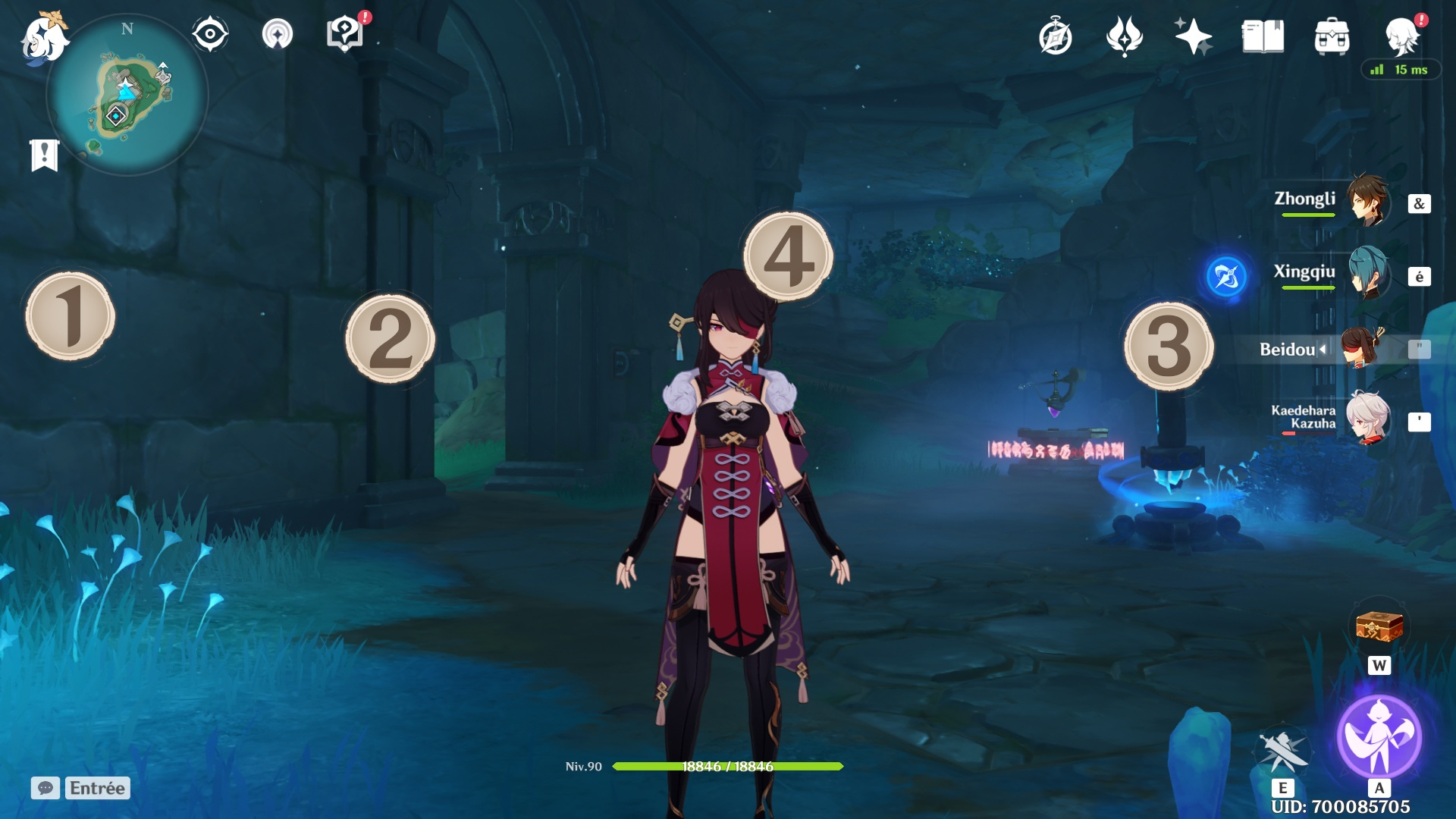1456x819 pixels.
Task: Use Beidou's elemental skill
Action: [1282, 751]
